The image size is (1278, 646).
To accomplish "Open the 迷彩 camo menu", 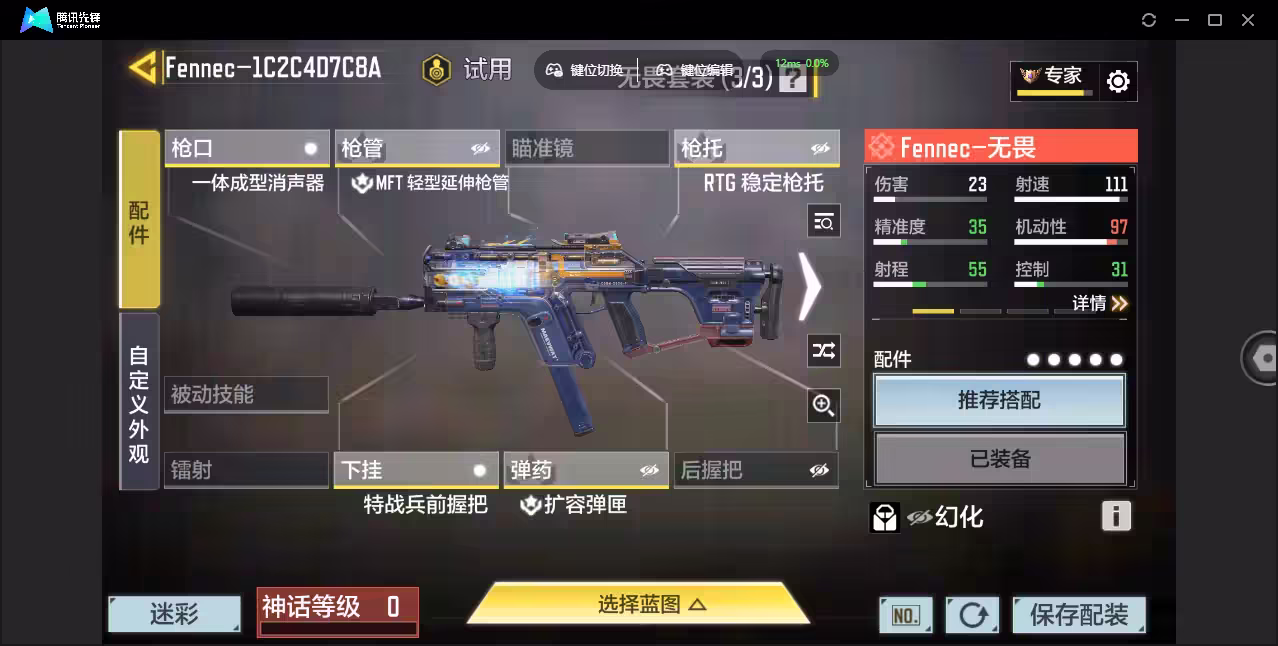I will (174, 614).
